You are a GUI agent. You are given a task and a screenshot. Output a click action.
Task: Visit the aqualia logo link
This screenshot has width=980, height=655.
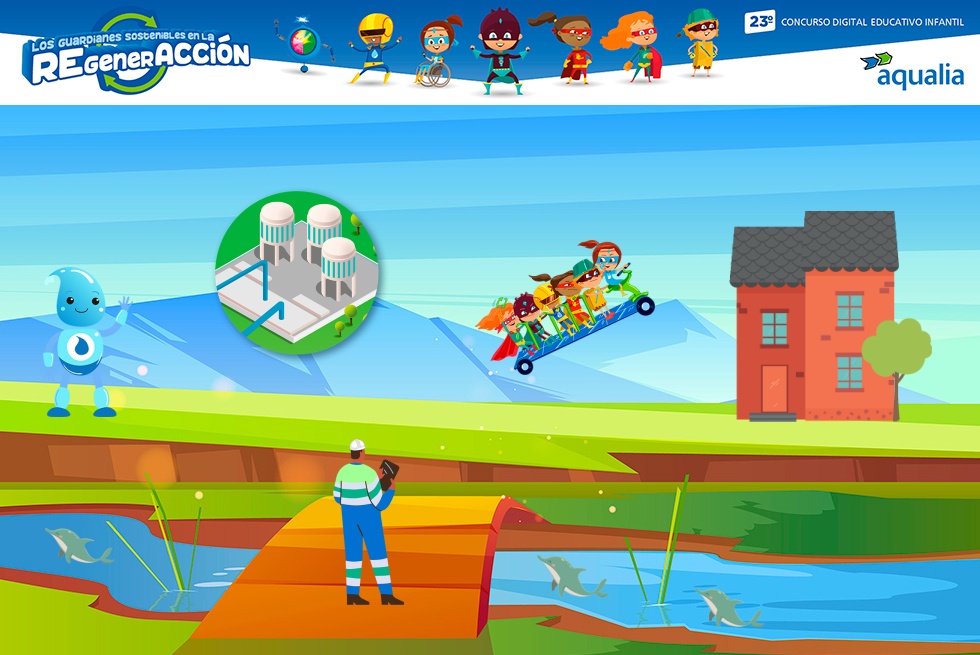tap(912, 69)
